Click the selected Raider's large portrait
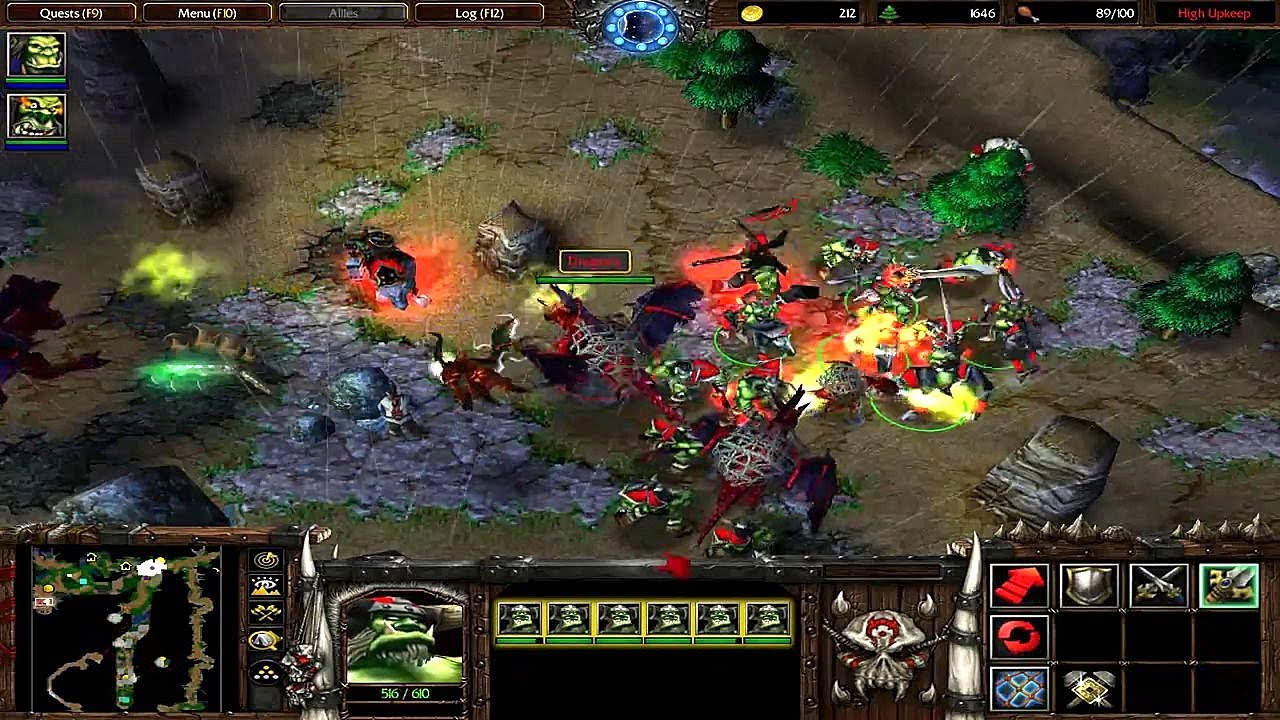Image resolution: width=1280 pixels, height=720 pixels. [404, 640]
